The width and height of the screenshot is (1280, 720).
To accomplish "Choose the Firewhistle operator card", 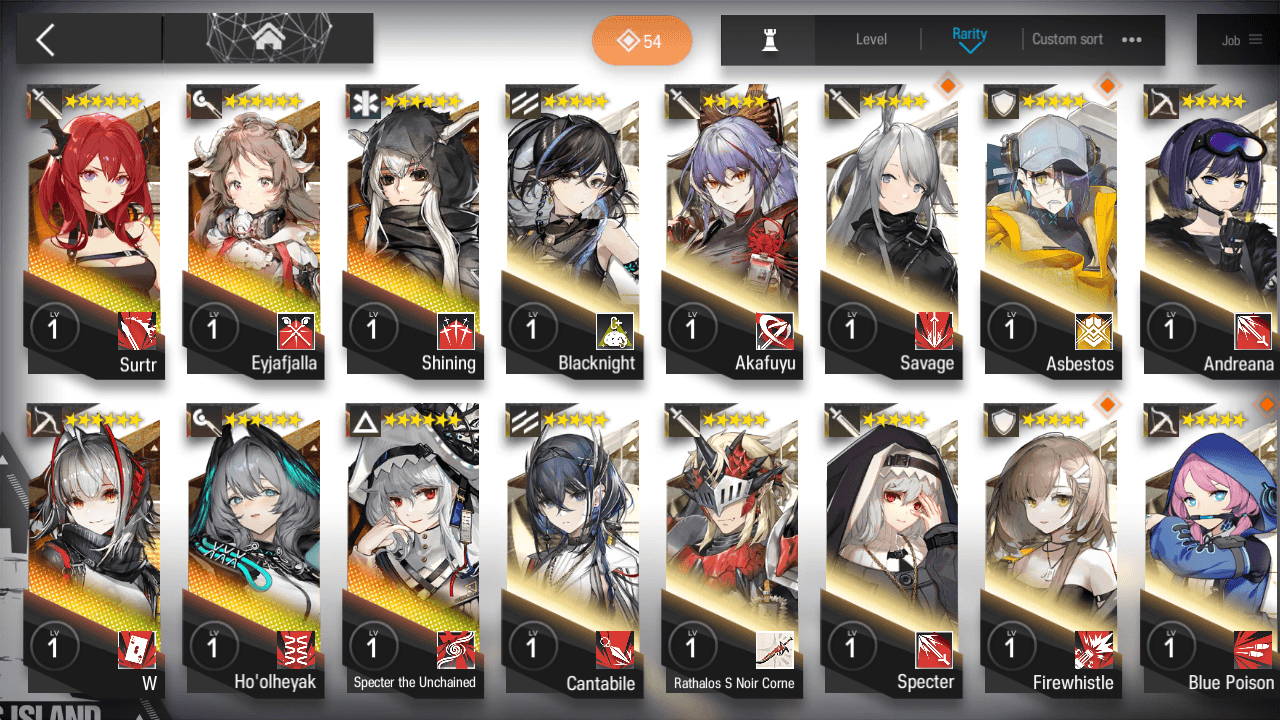I will (x=1050, y=550).
